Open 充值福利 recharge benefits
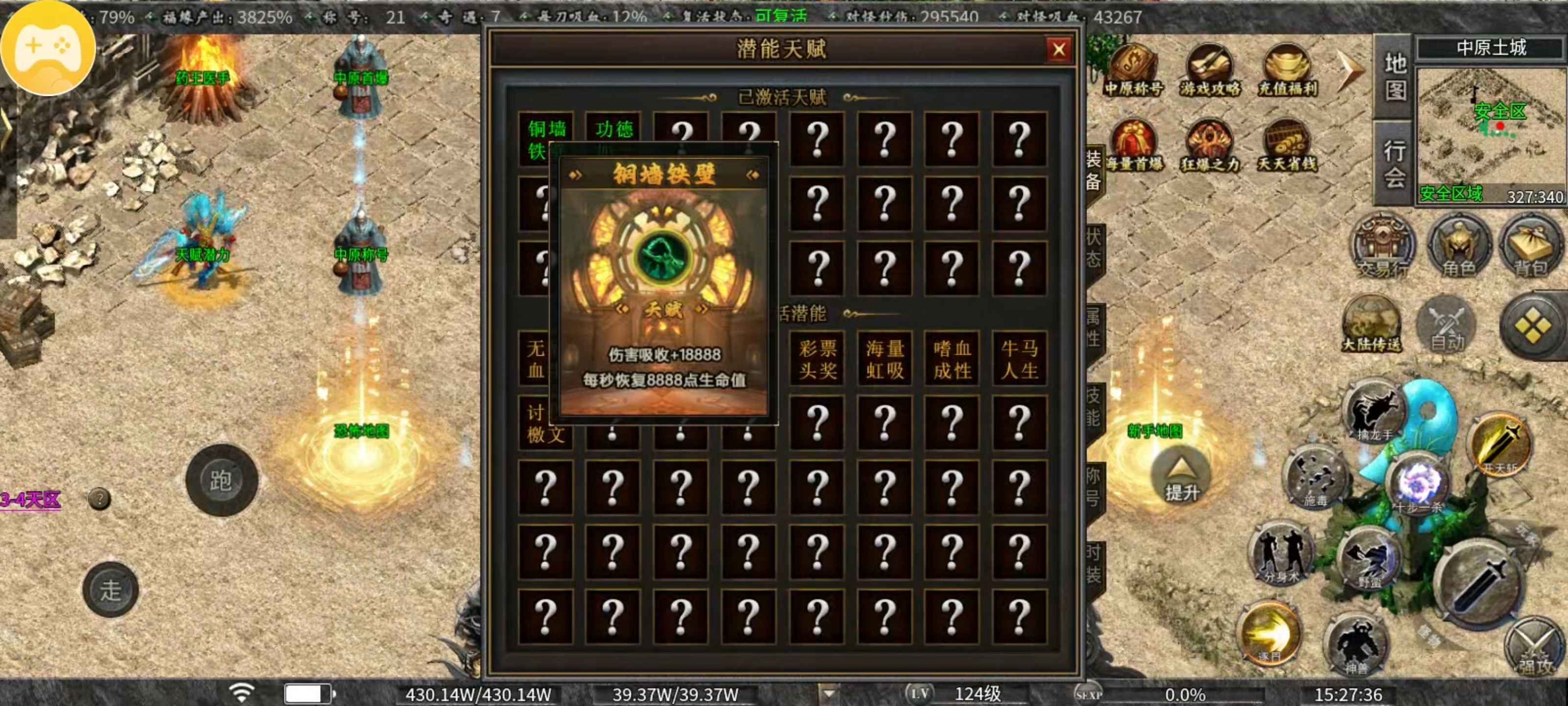 click(1287, 70)
